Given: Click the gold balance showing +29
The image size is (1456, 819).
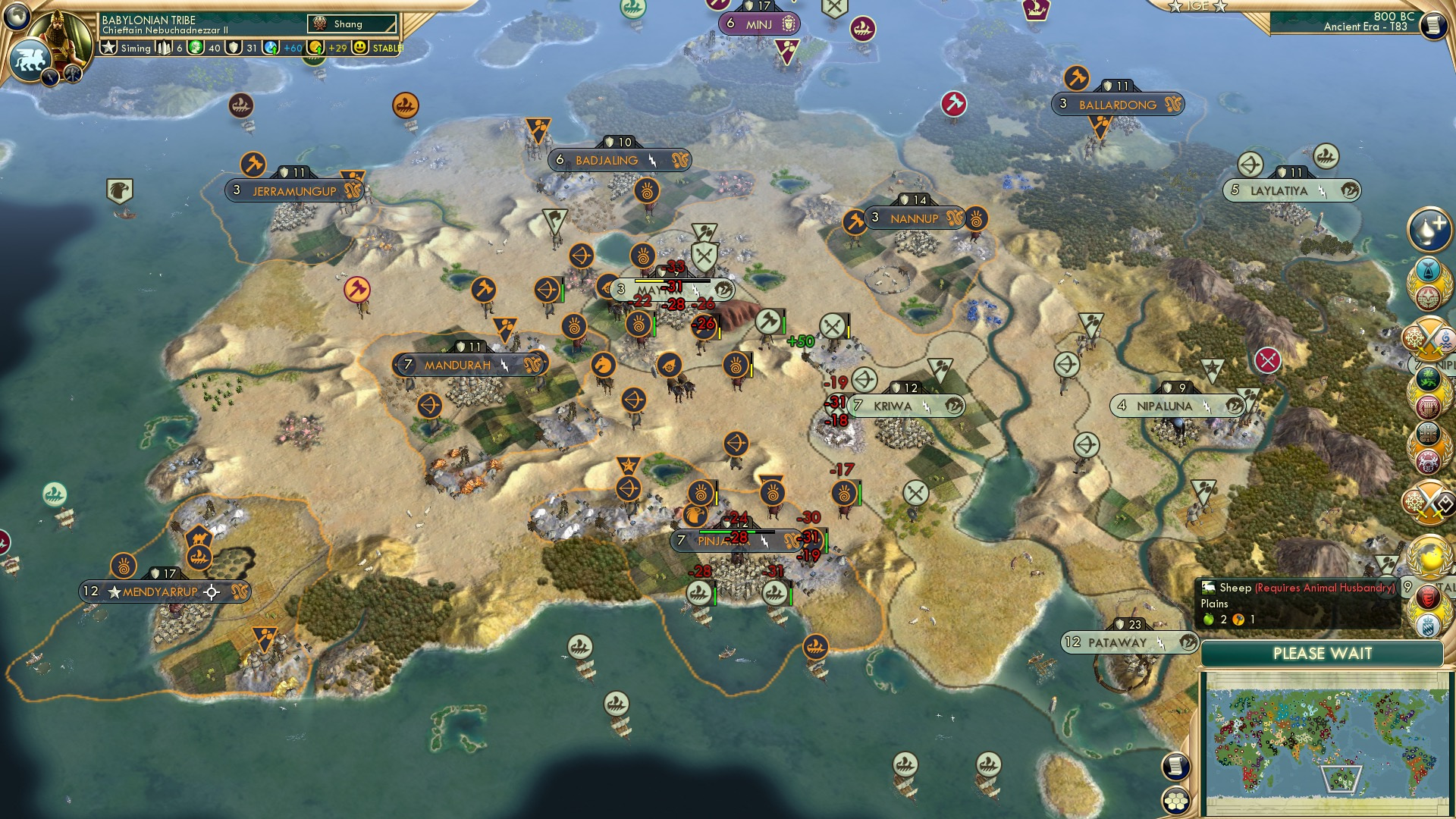Looking at the screenshot, I should coord(337,48).
